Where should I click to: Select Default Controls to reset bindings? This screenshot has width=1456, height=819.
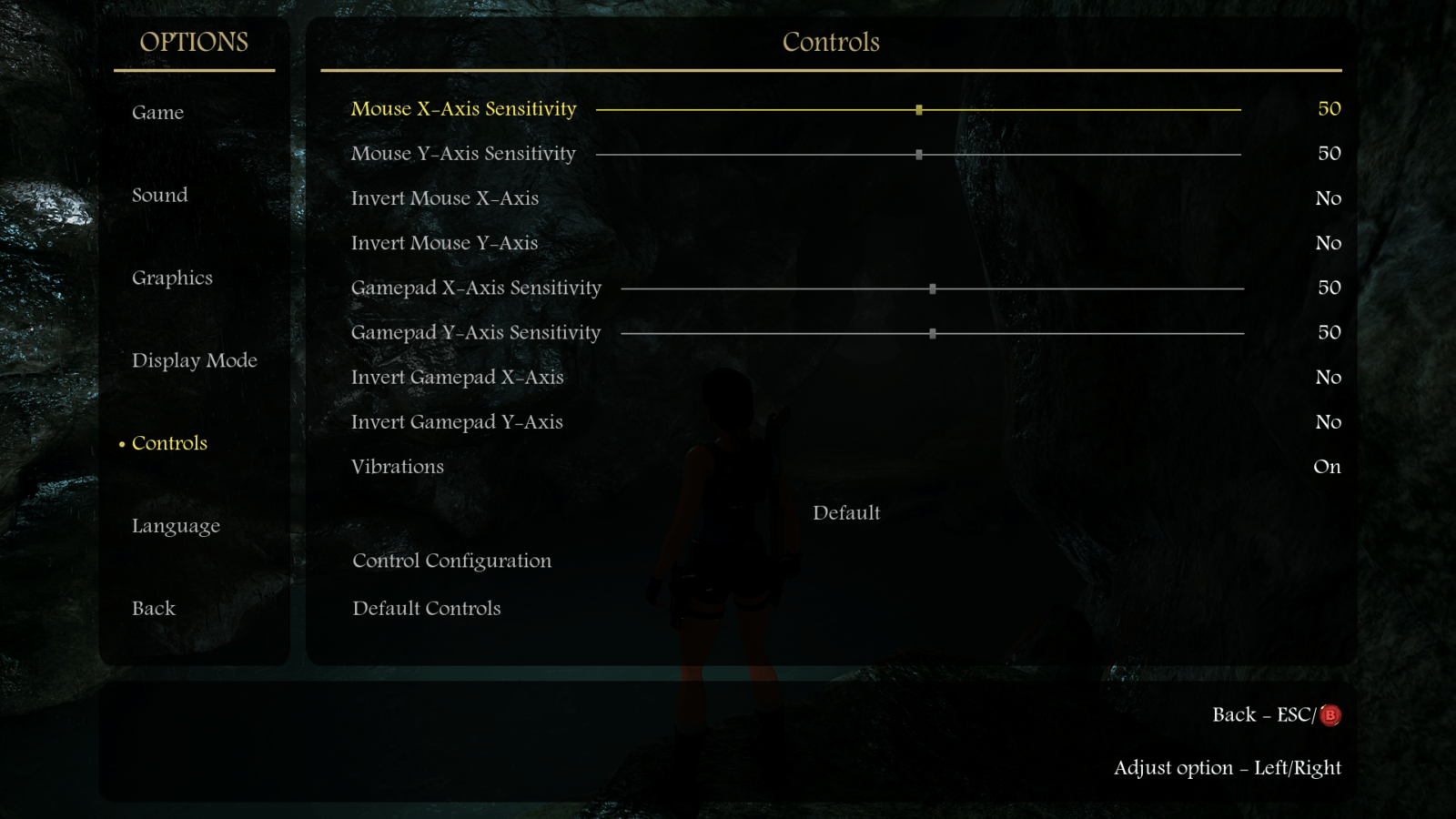pyautogui.click(x=426, y=609)
